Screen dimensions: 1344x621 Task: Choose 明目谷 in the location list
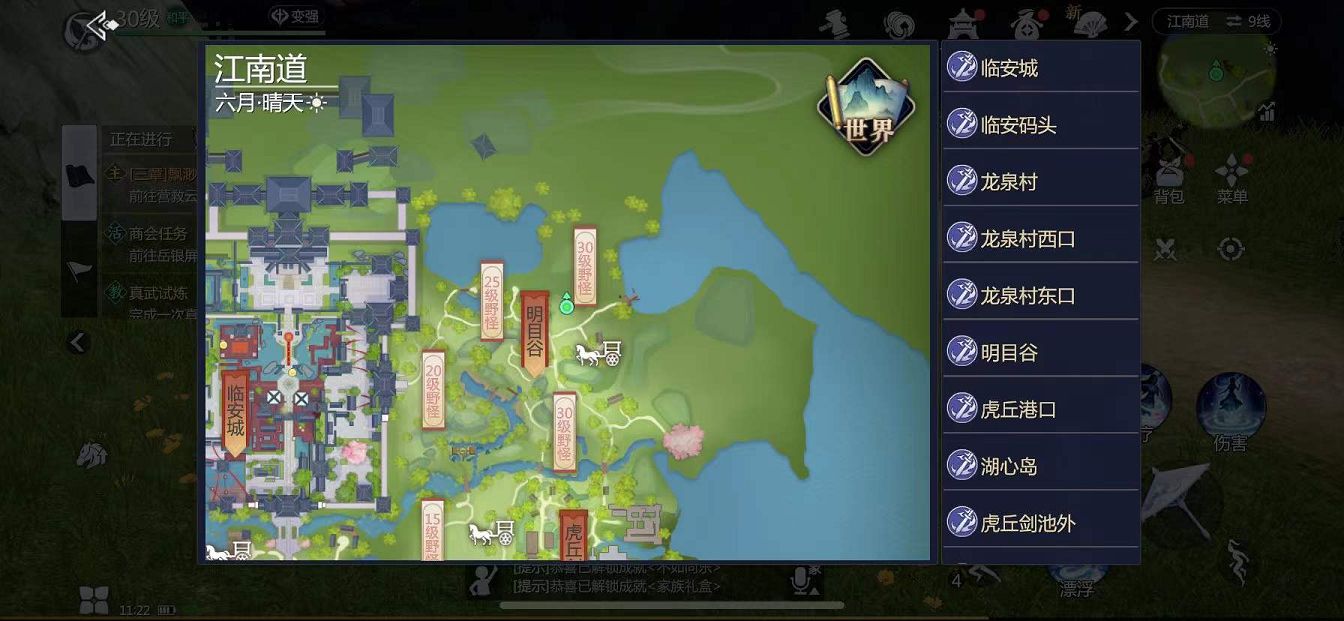tap(1040, 353)
